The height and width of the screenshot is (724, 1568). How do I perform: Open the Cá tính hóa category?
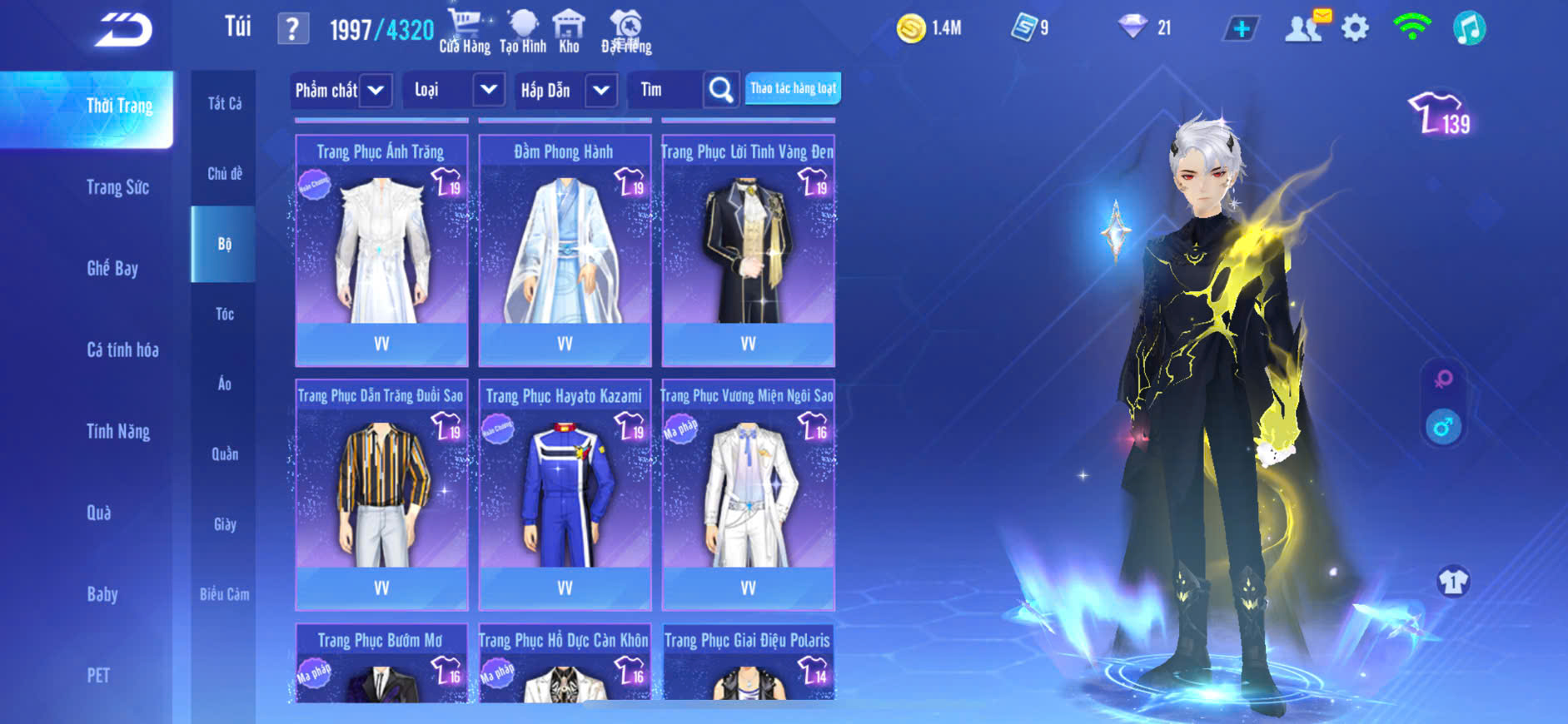[x=122, y=350]
